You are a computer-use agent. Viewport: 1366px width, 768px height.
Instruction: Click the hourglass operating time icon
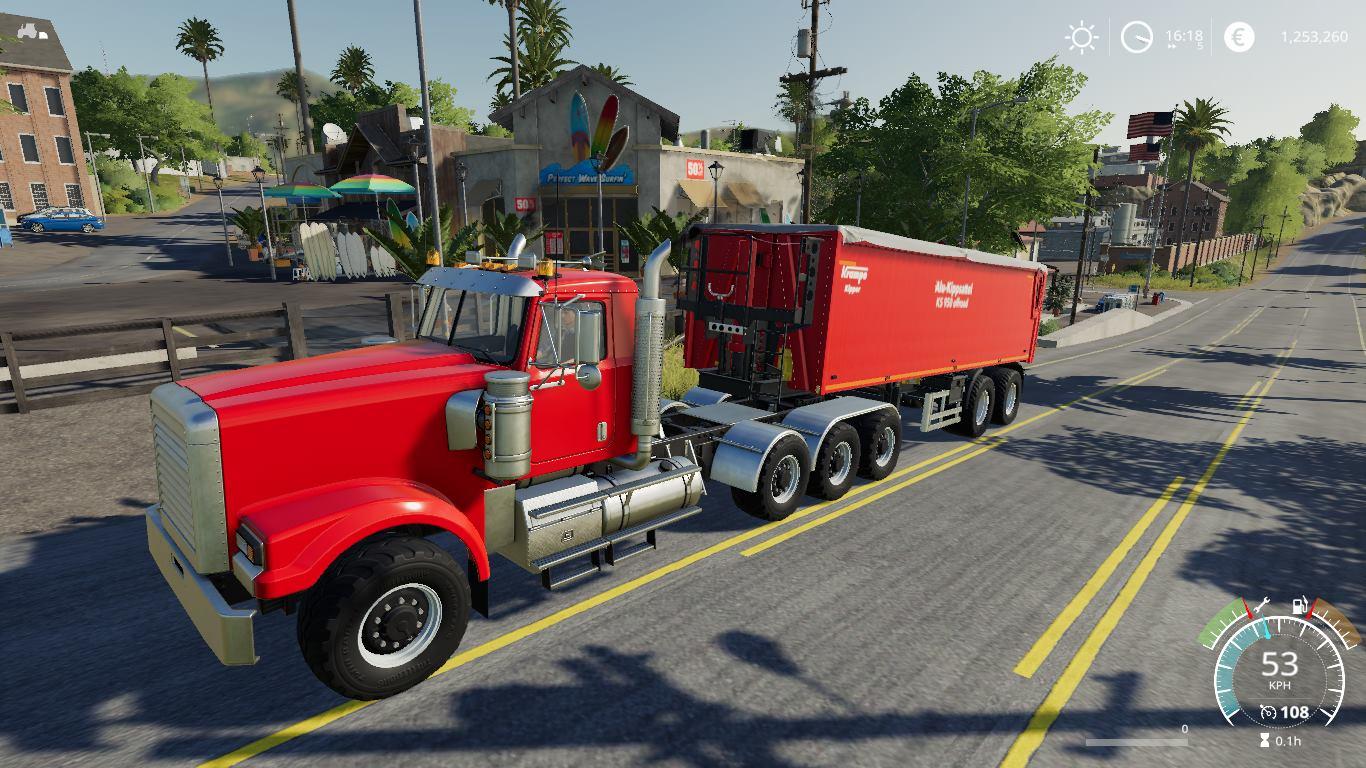pos(1266,741)
